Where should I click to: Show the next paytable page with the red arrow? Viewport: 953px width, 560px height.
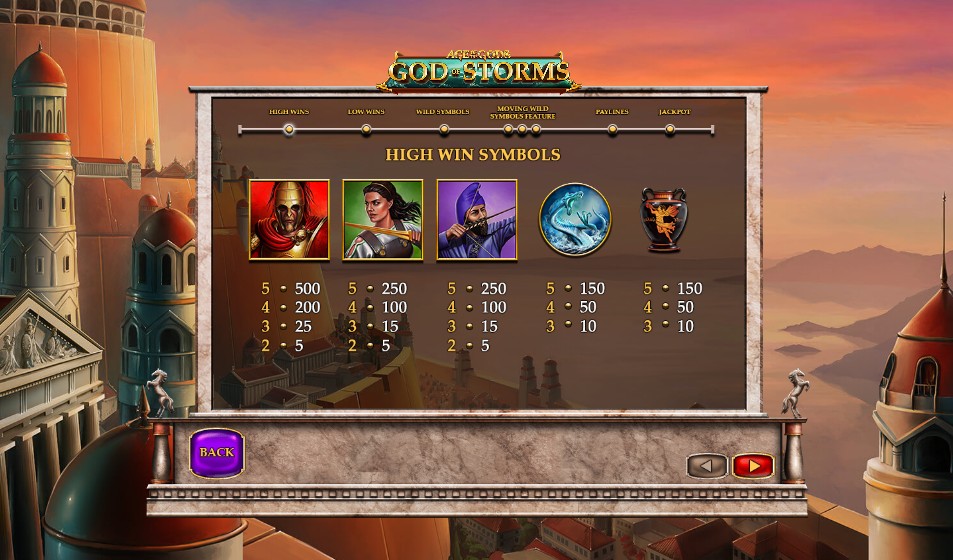point(752,465)
